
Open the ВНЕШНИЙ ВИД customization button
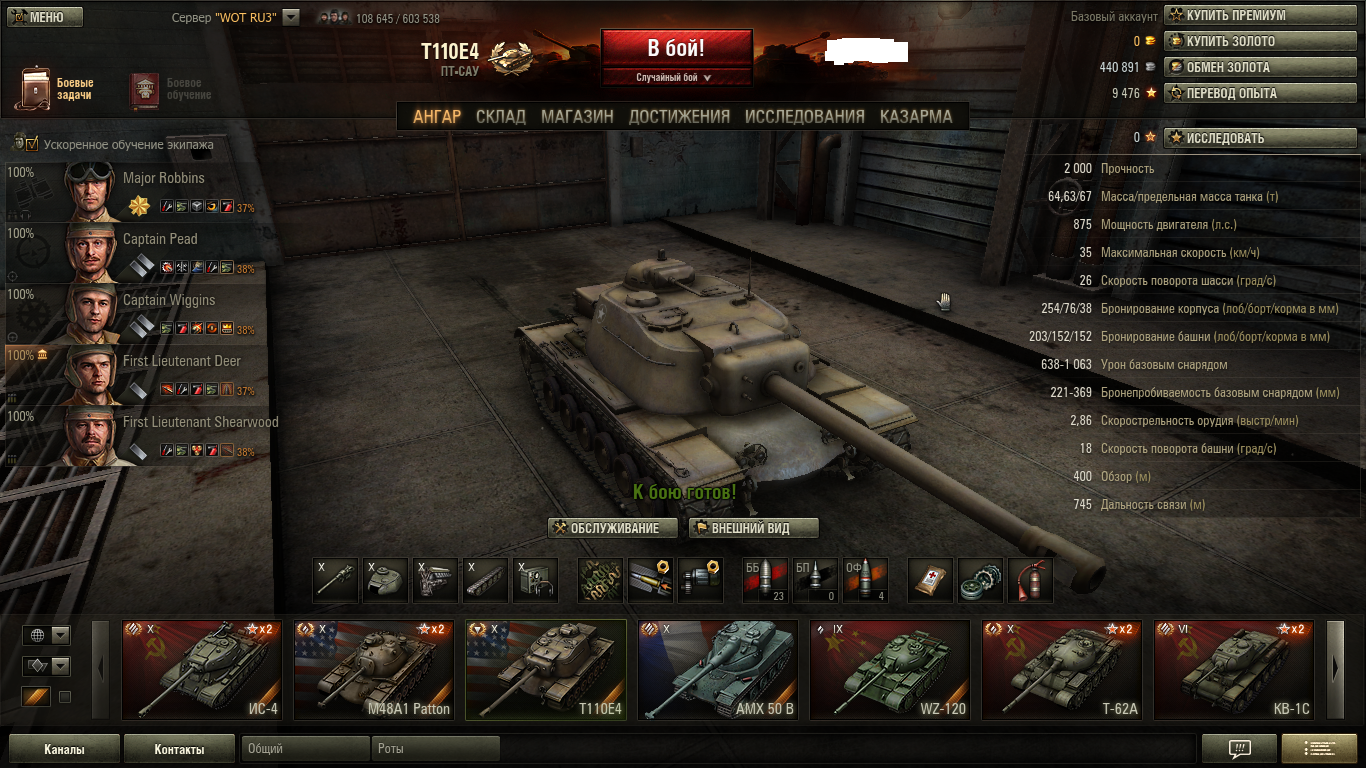click(x=754, y=528)
